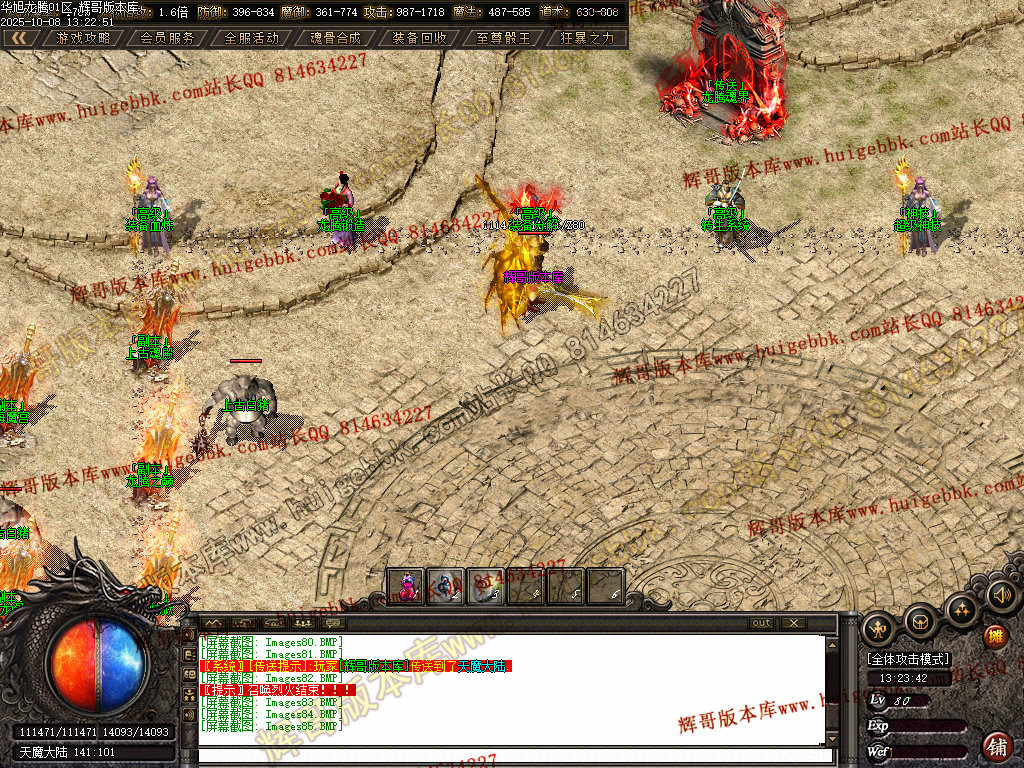Switch the 全体攻击模式 attack mode
Image resolution: width=1024 pixels, height=768 pixels.
[x=908, y=659]
